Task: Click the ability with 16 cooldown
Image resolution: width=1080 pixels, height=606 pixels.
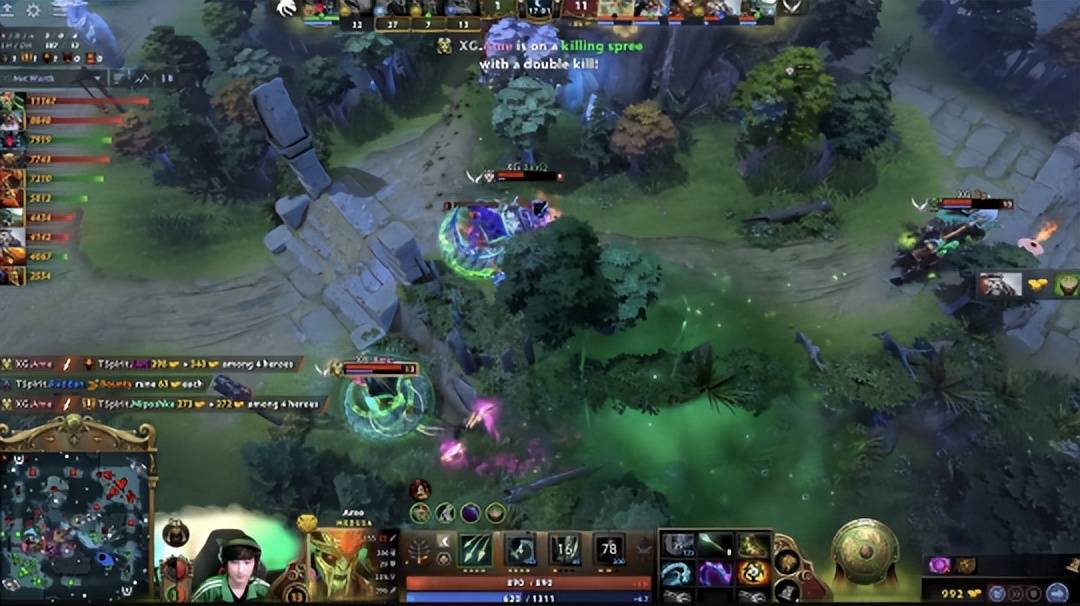Action: tap(565, 550)
